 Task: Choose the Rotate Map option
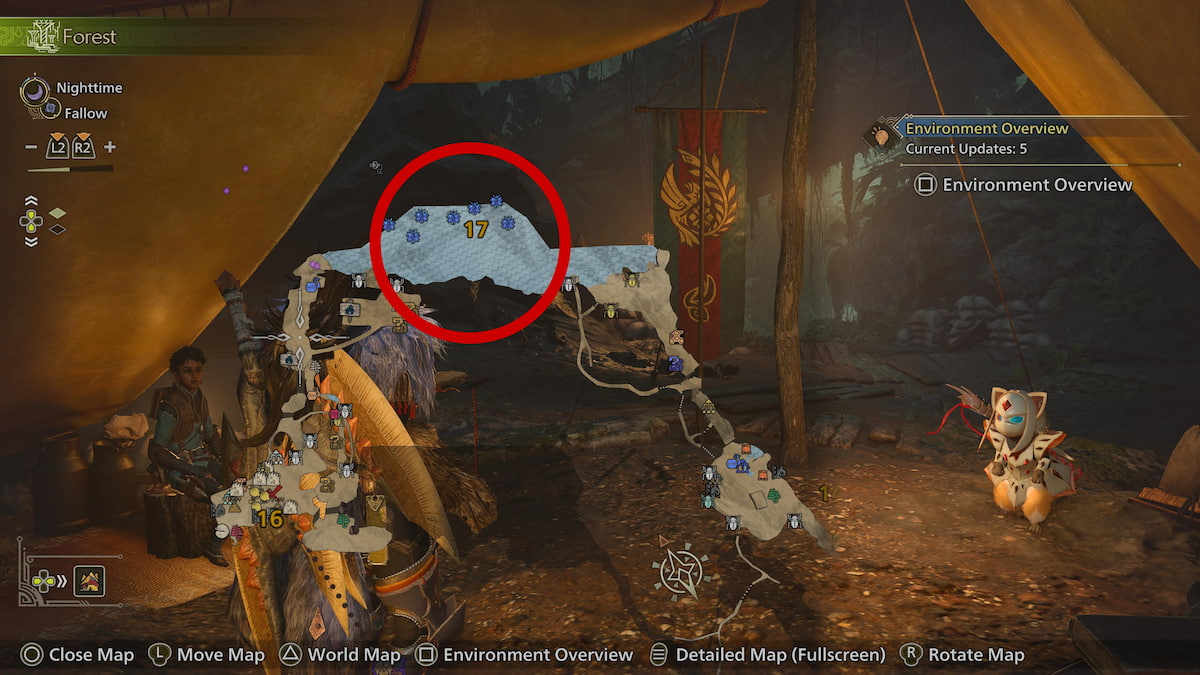(x=962, y=655)
